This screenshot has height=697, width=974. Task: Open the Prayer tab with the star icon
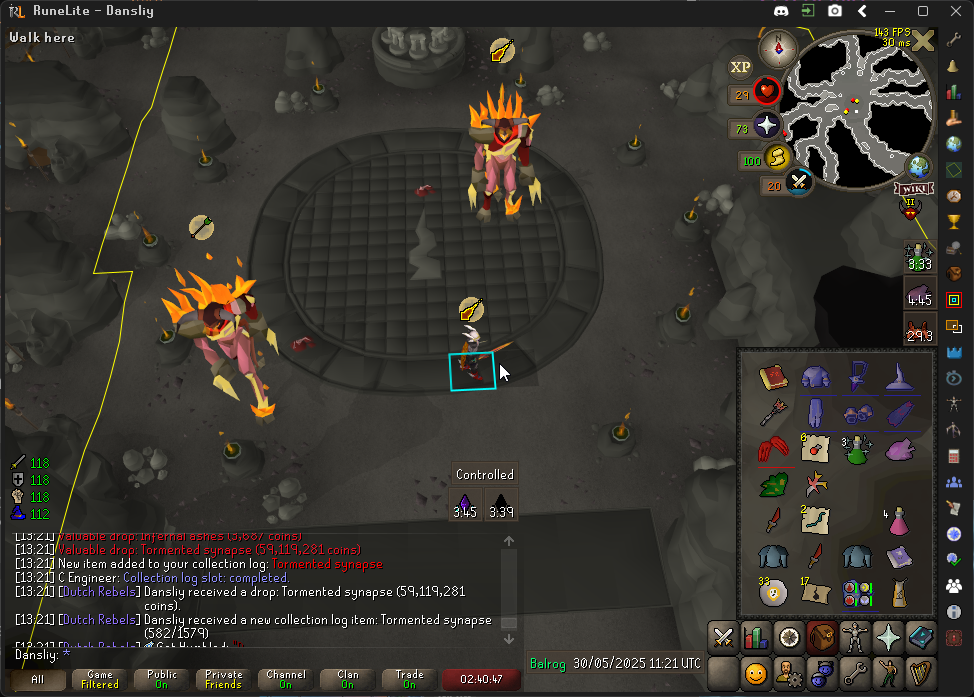pyautogui.click(x=887, y=637)
